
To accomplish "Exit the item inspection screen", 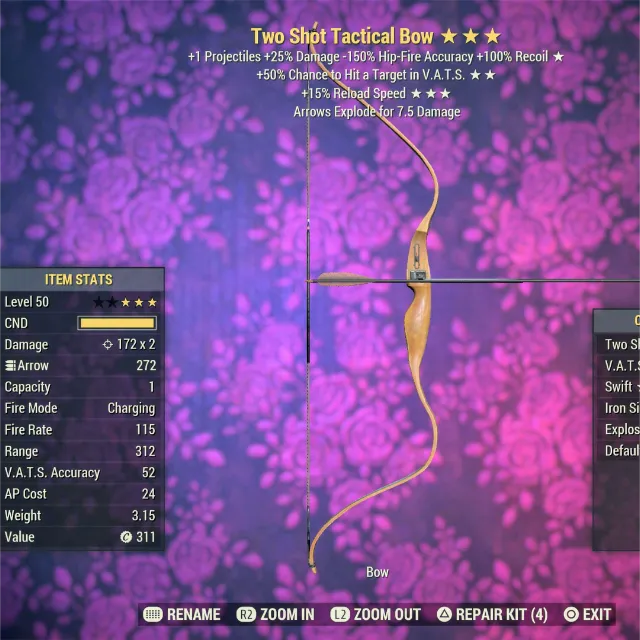I will click(587, 614).
